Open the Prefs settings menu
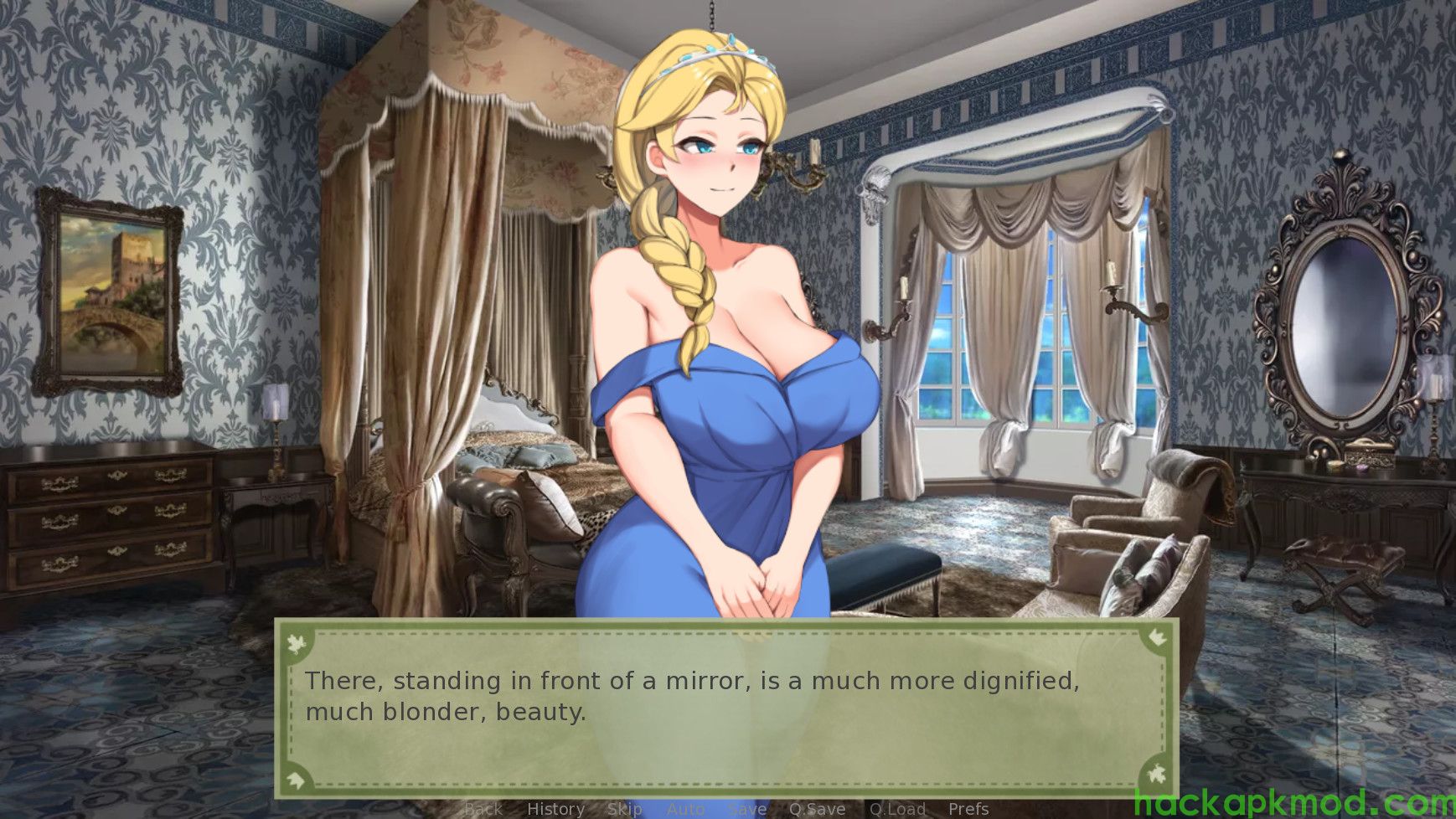1456x819 pixels. pyautogui.click(x=968, y=809)
